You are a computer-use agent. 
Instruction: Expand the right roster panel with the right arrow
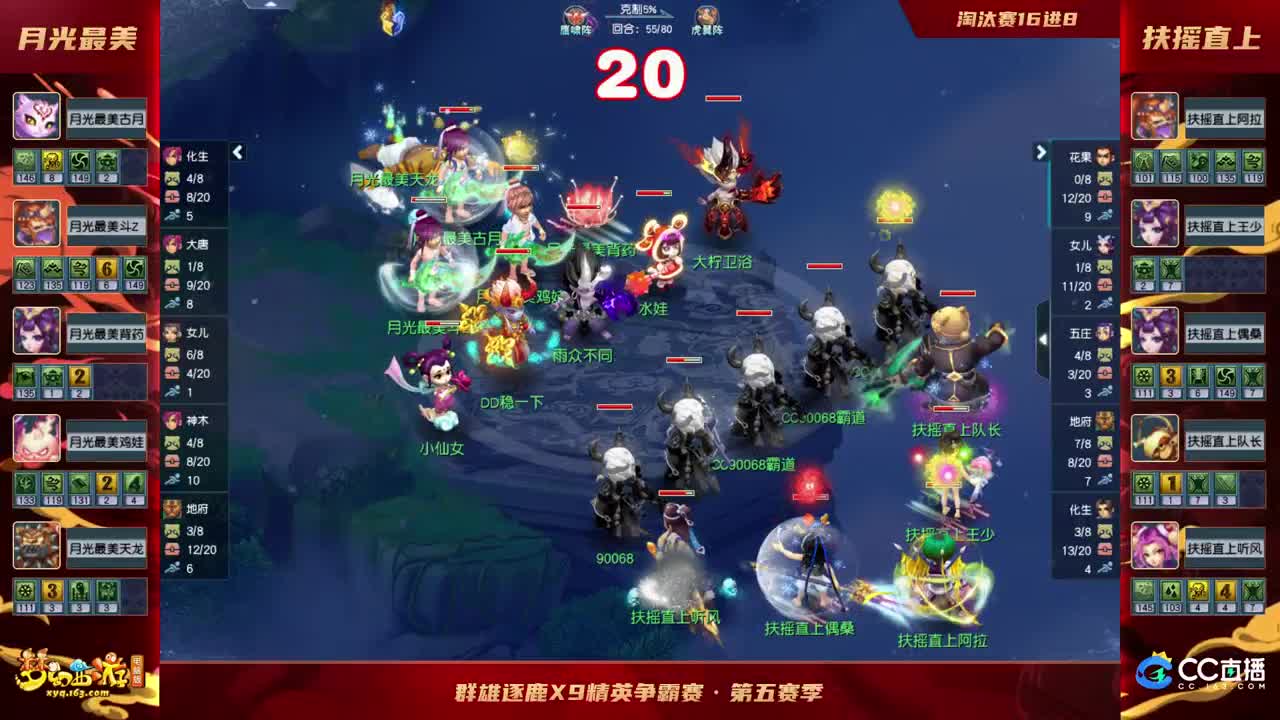1041,150
